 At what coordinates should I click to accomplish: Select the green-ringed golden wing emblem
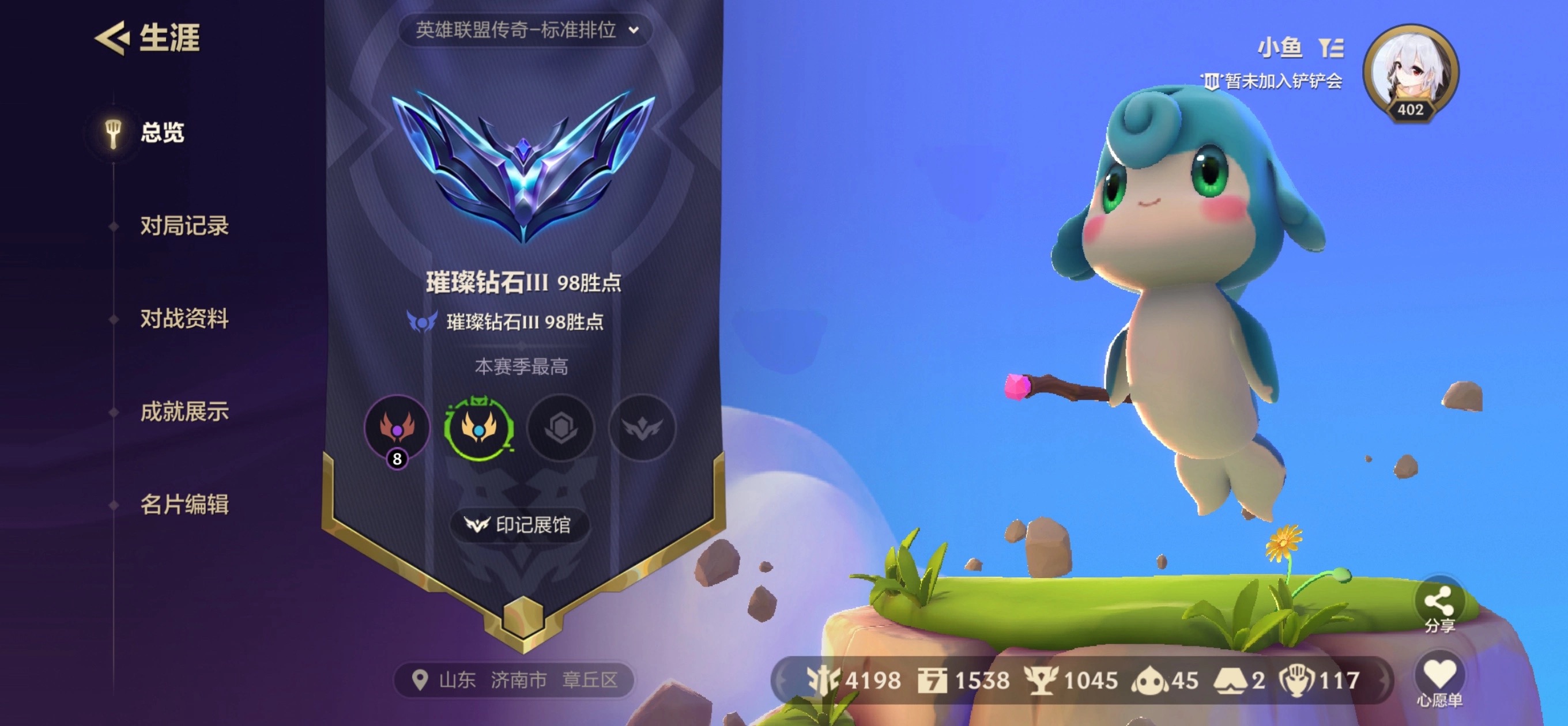tap(478, 427)
